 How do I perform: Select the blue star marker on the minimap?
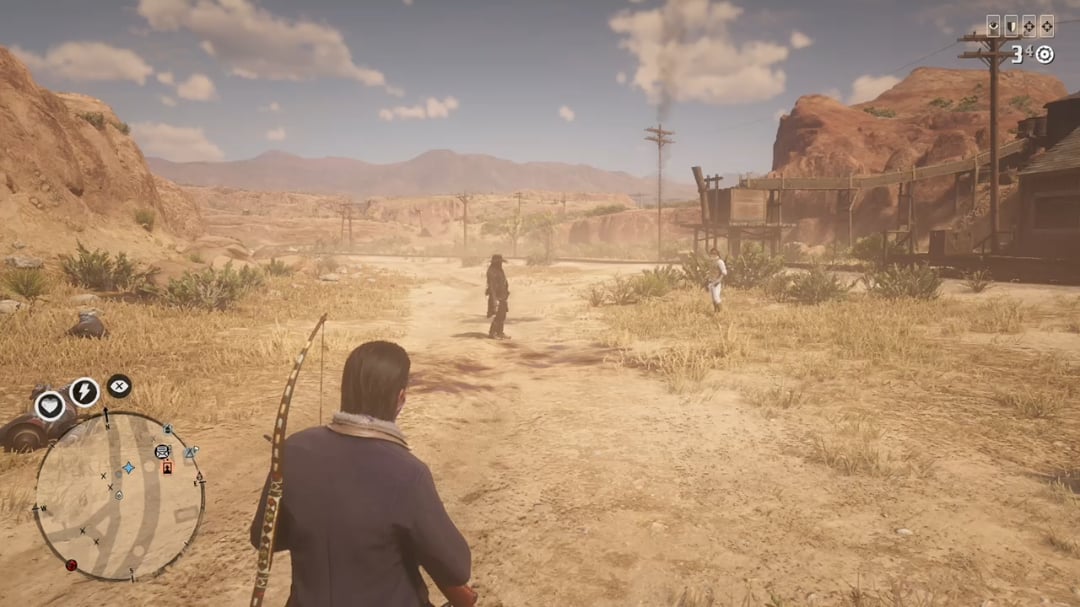[x=128, y=467]
